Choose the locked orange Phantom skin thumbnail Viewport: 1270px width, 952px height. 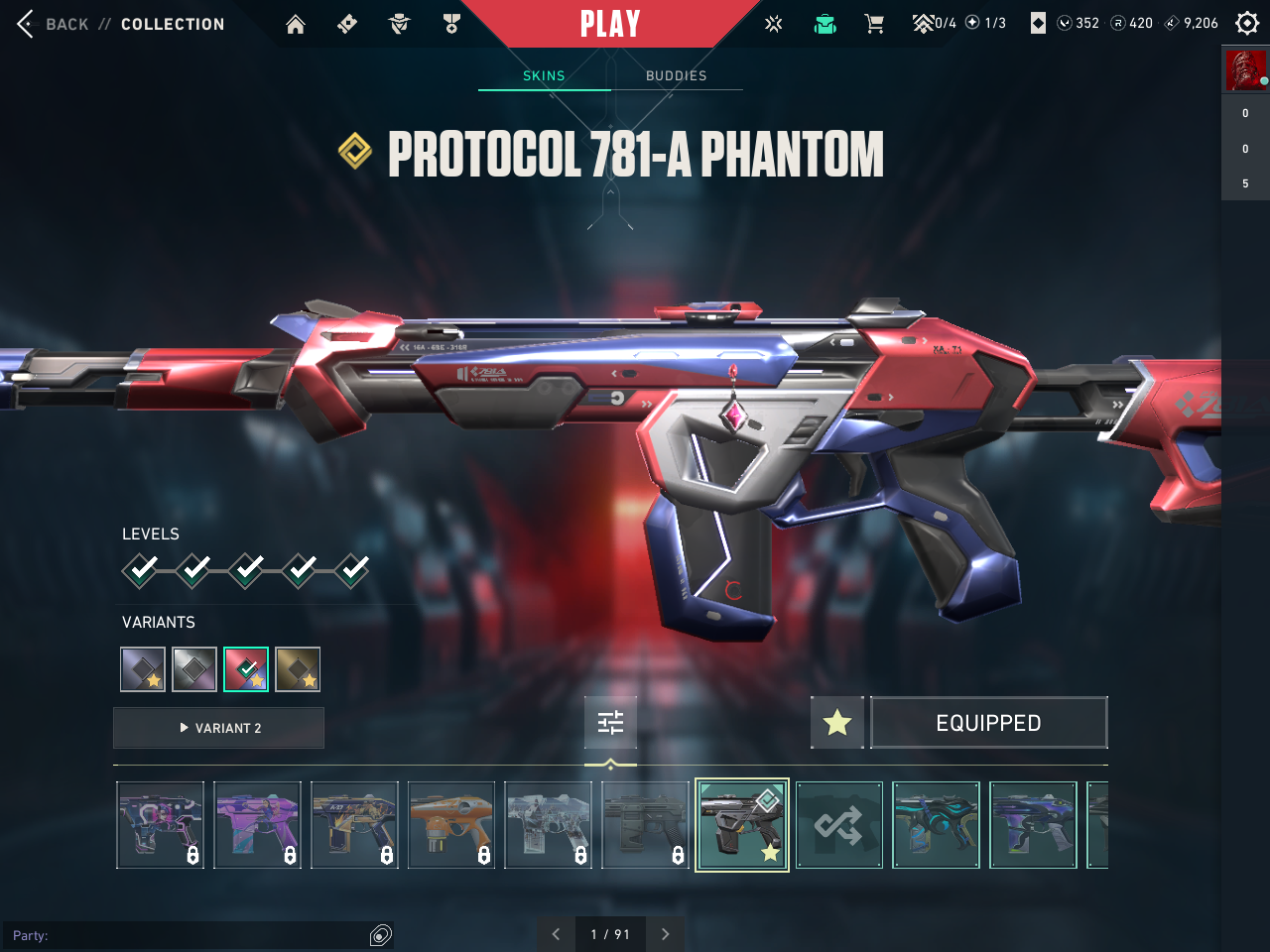[x=451, y=825]
